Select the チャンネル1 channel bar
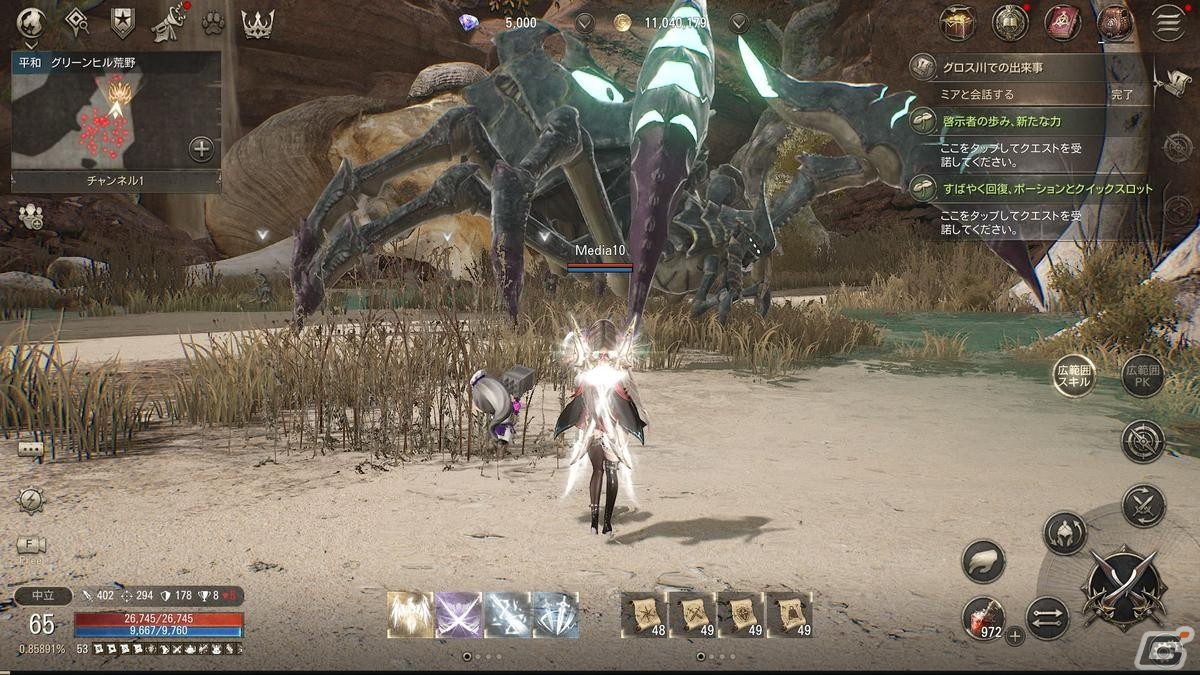 tap(116, 181)
